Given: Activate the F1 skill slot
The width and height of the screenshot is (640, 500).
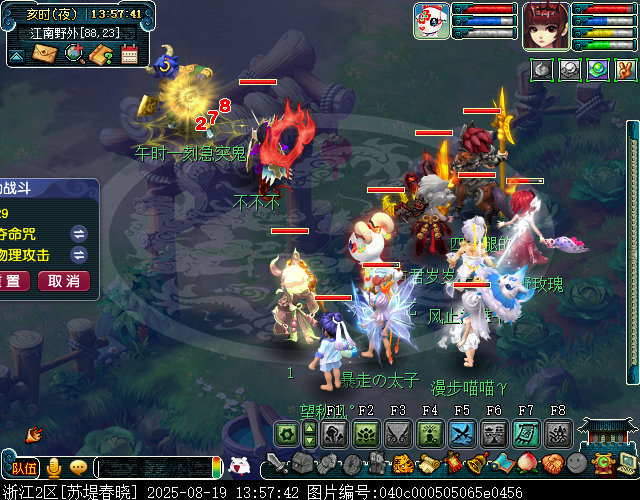Looking at the screenshot, I should (335, 433).
